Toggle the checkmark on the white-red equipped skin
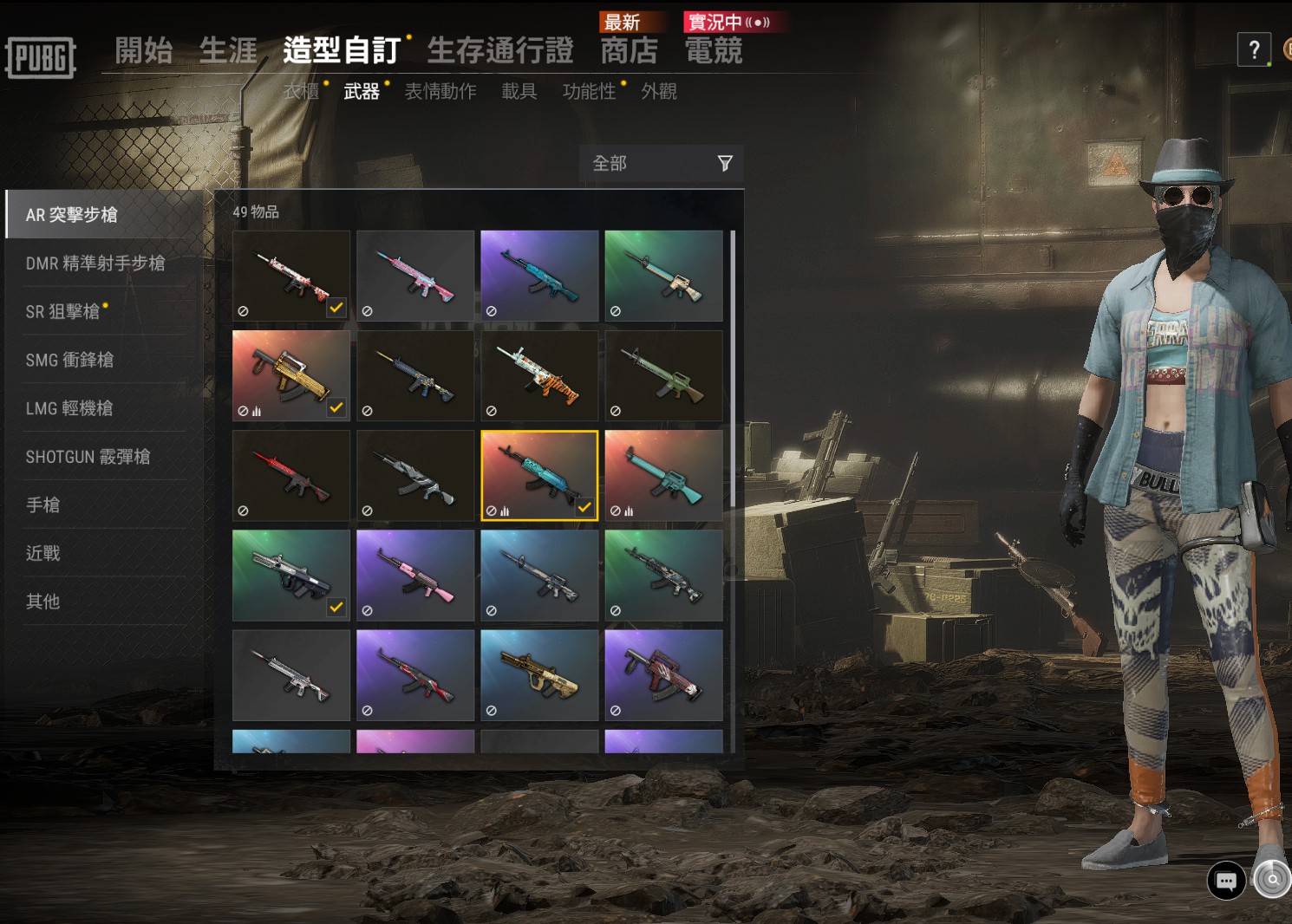Screen dimensions: 1292x924 point(337,309)
